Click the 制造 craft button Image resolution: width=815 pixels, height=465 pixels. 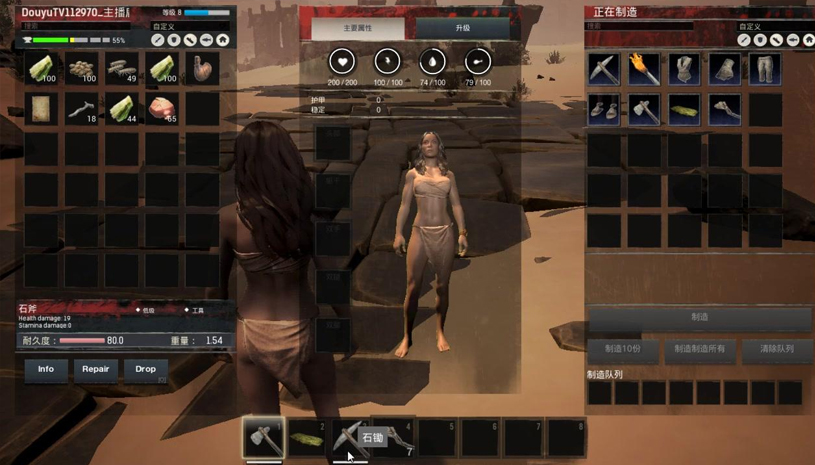(699, 317)
